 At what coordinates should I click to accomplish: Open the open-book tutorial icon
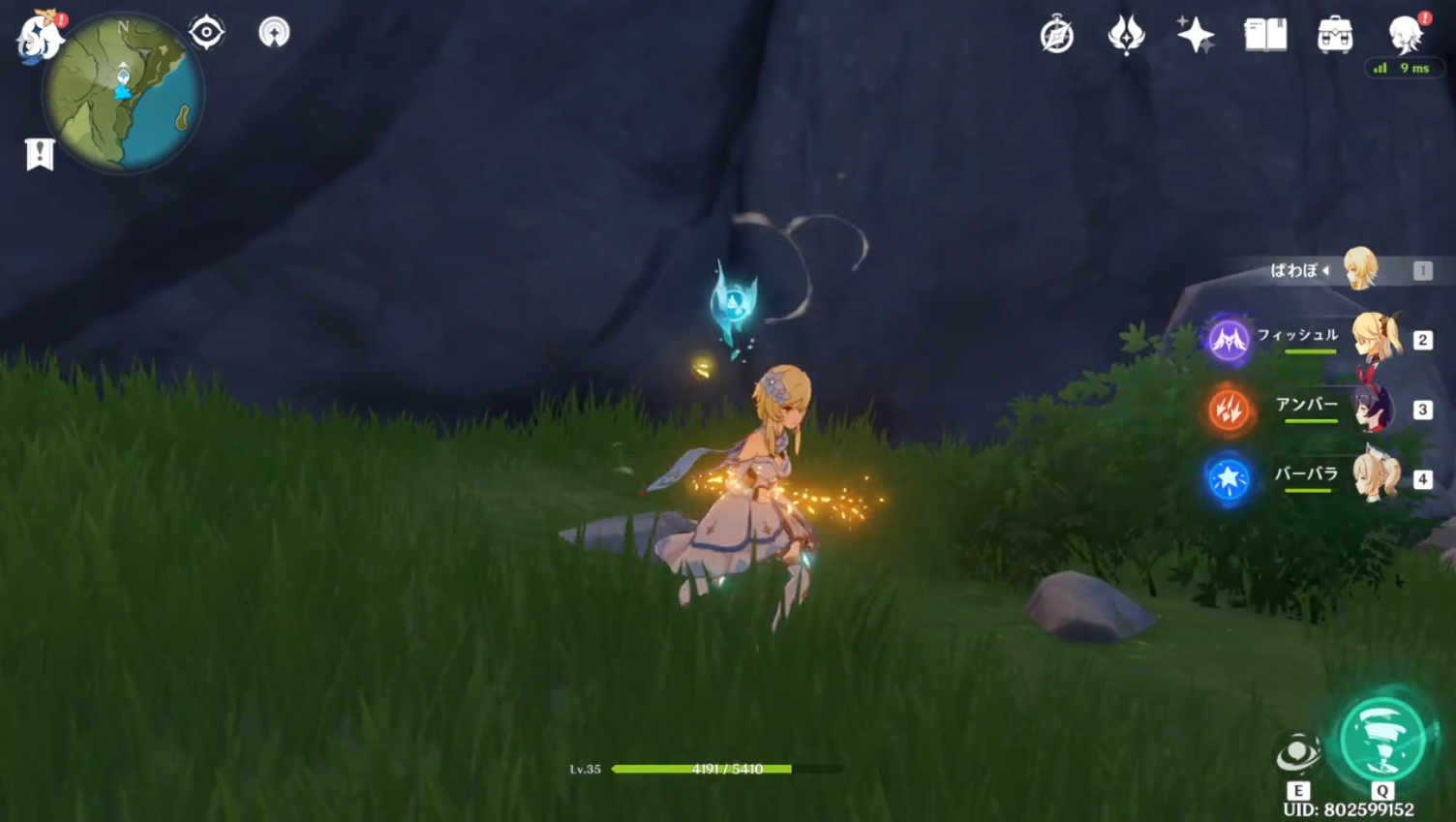point(1265,36)
